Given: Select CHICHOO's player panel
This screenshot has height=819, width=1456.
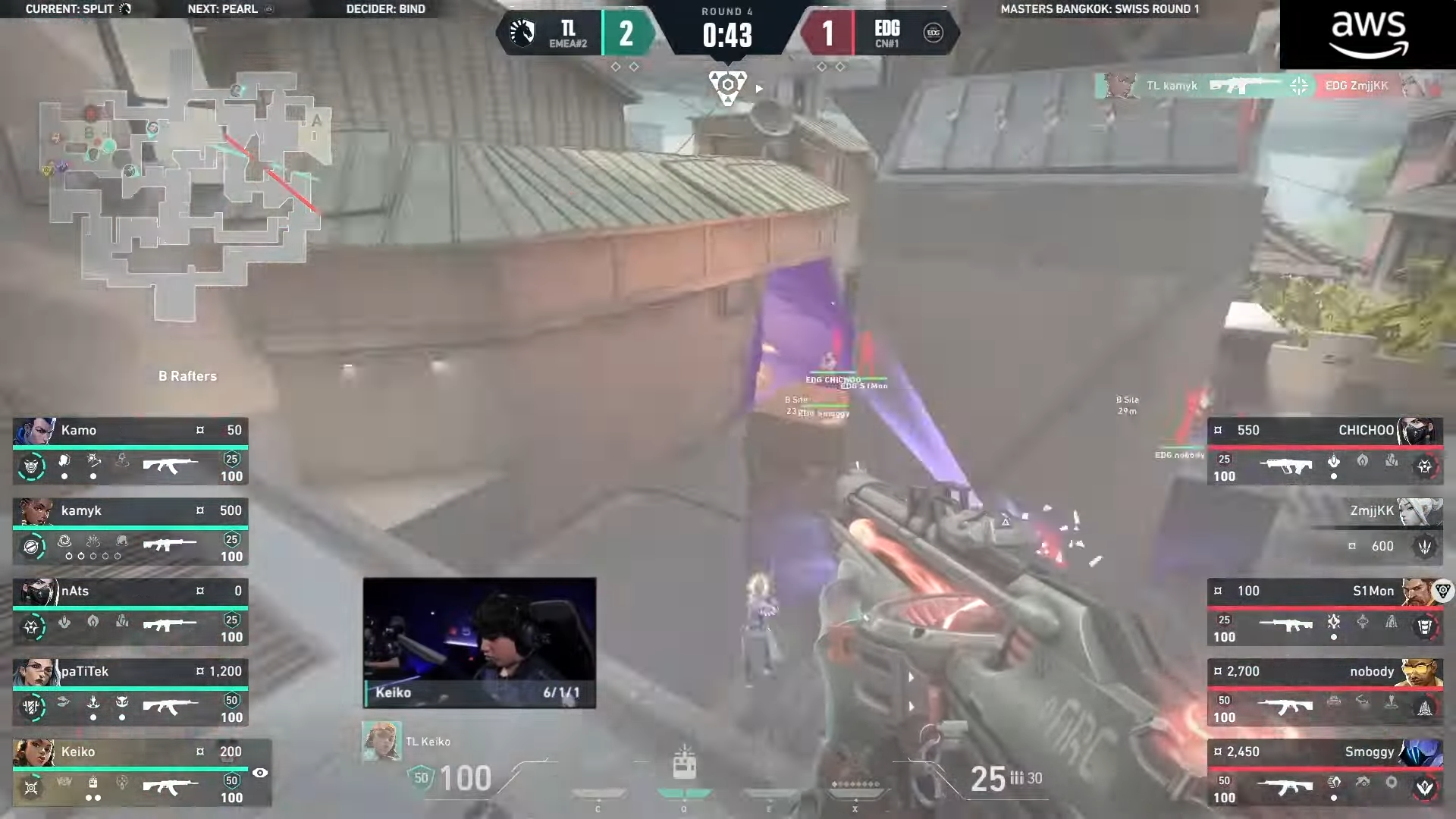Looking at the screenshot, I should pyautogui.click(x=1325, y=453).
